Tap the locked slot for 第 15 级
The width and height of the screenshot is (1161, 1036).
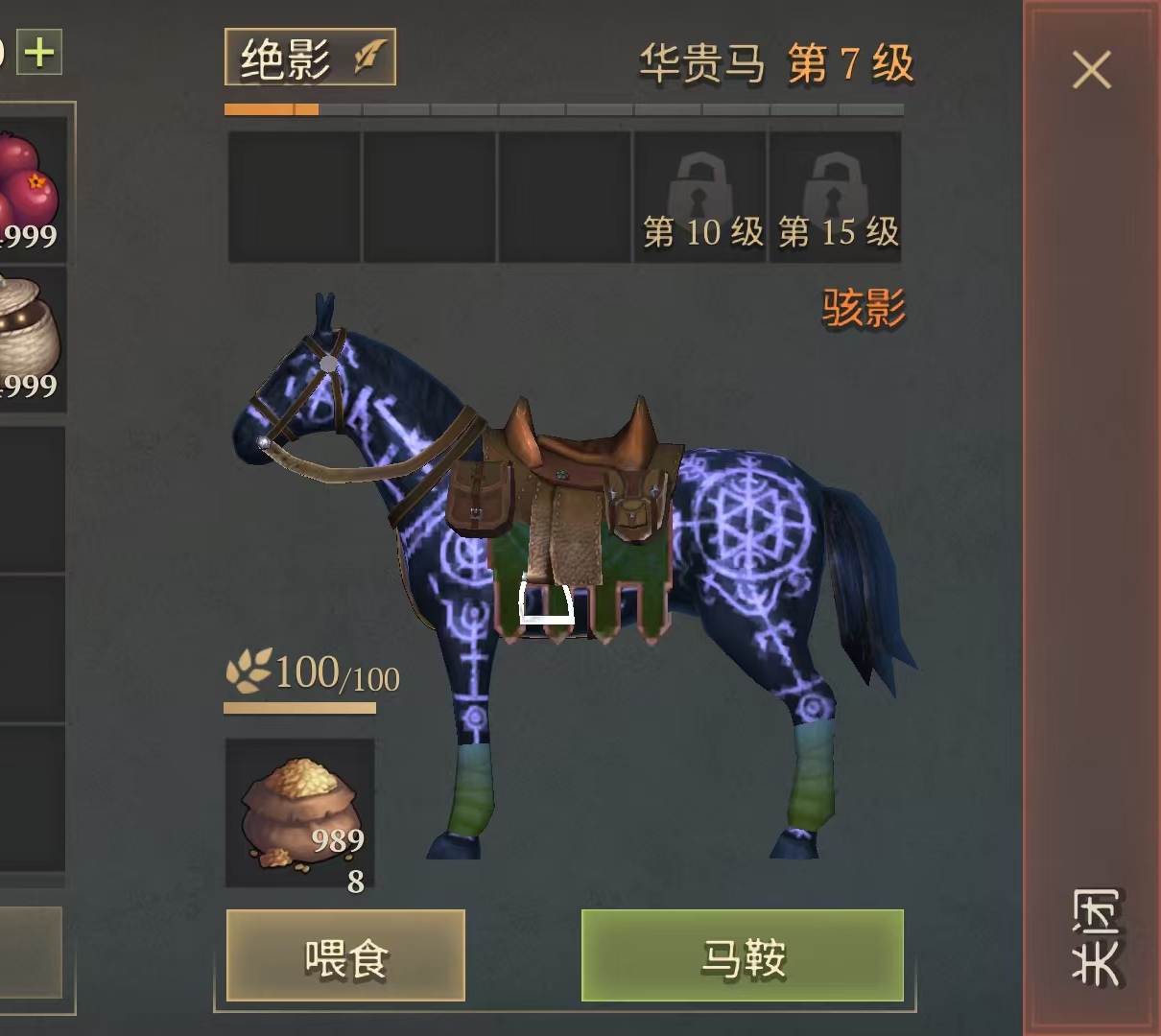tap(836, 197)
